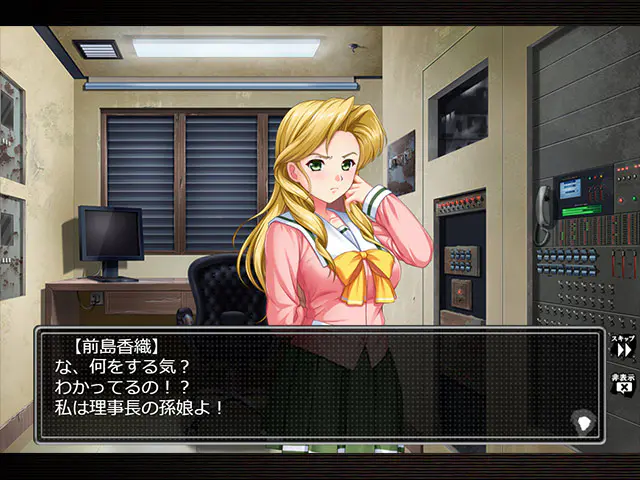The width and height of the screenshot is (640, 480).
Task: Click the スキップ (skip) fast-forward button
Action: (624, 348)
